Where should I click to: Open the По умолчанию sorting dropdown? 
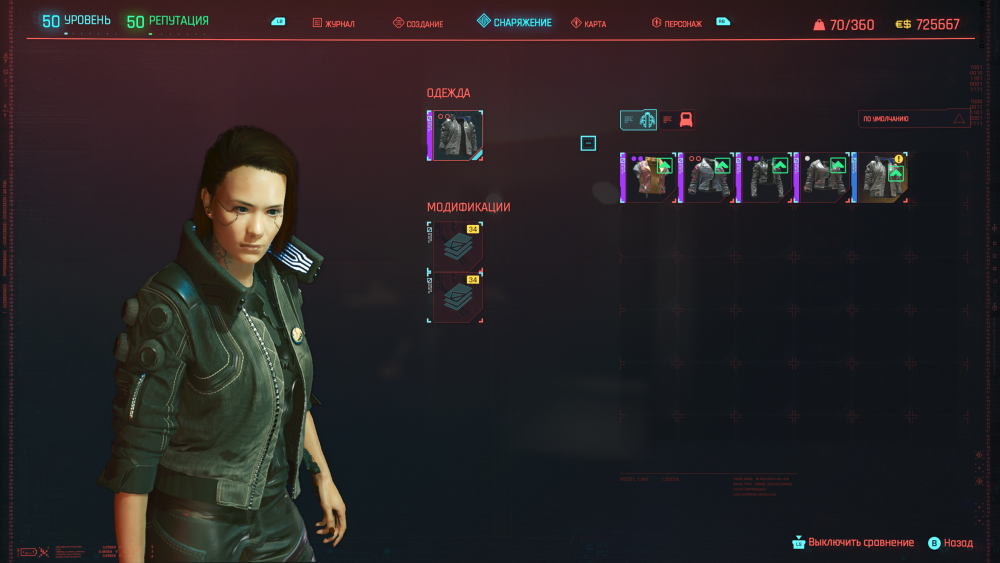click(x=914, y=119)
